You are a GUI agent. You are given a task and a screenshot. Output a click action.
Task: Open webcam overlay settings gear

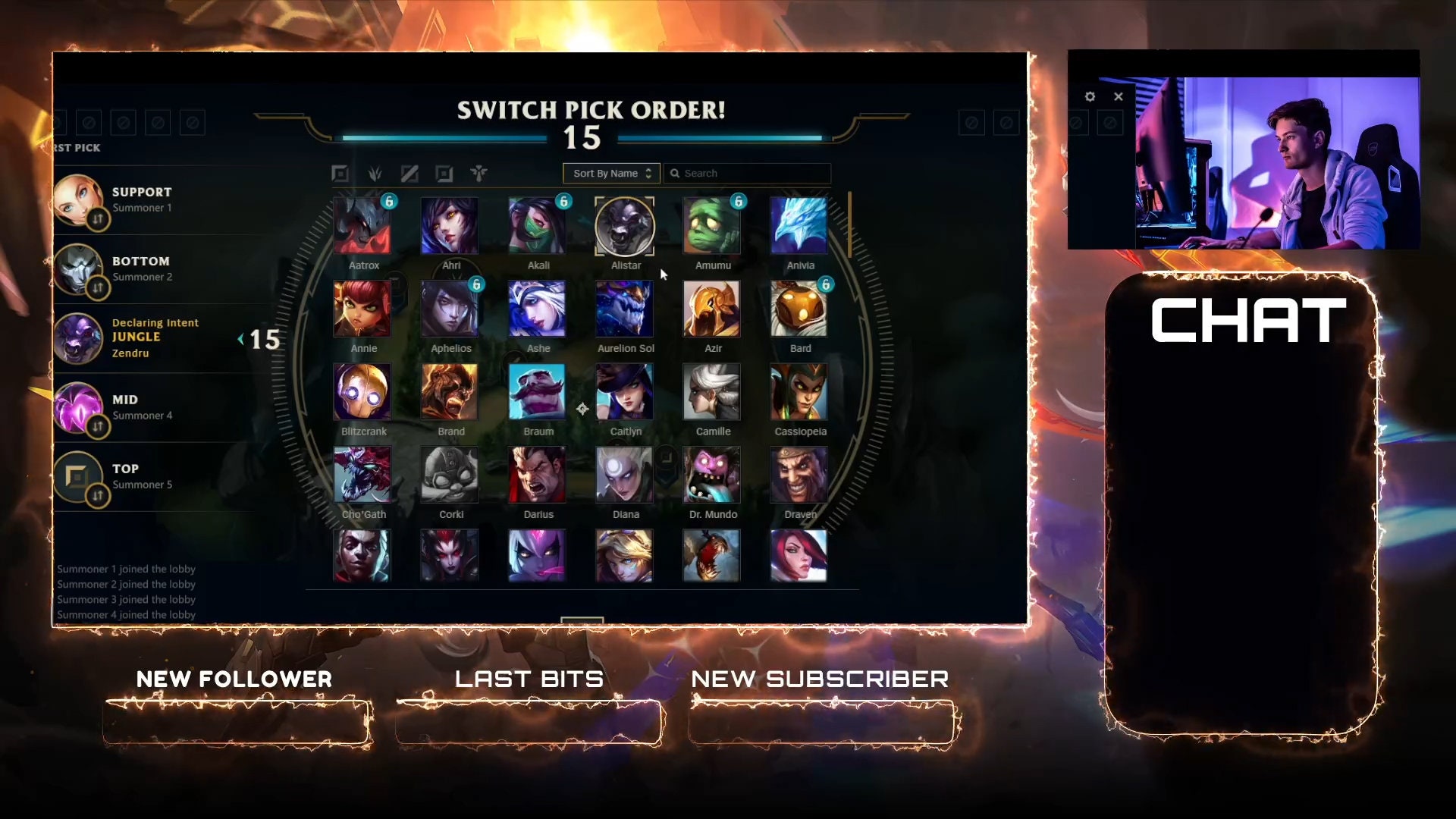pos(1090,96)
